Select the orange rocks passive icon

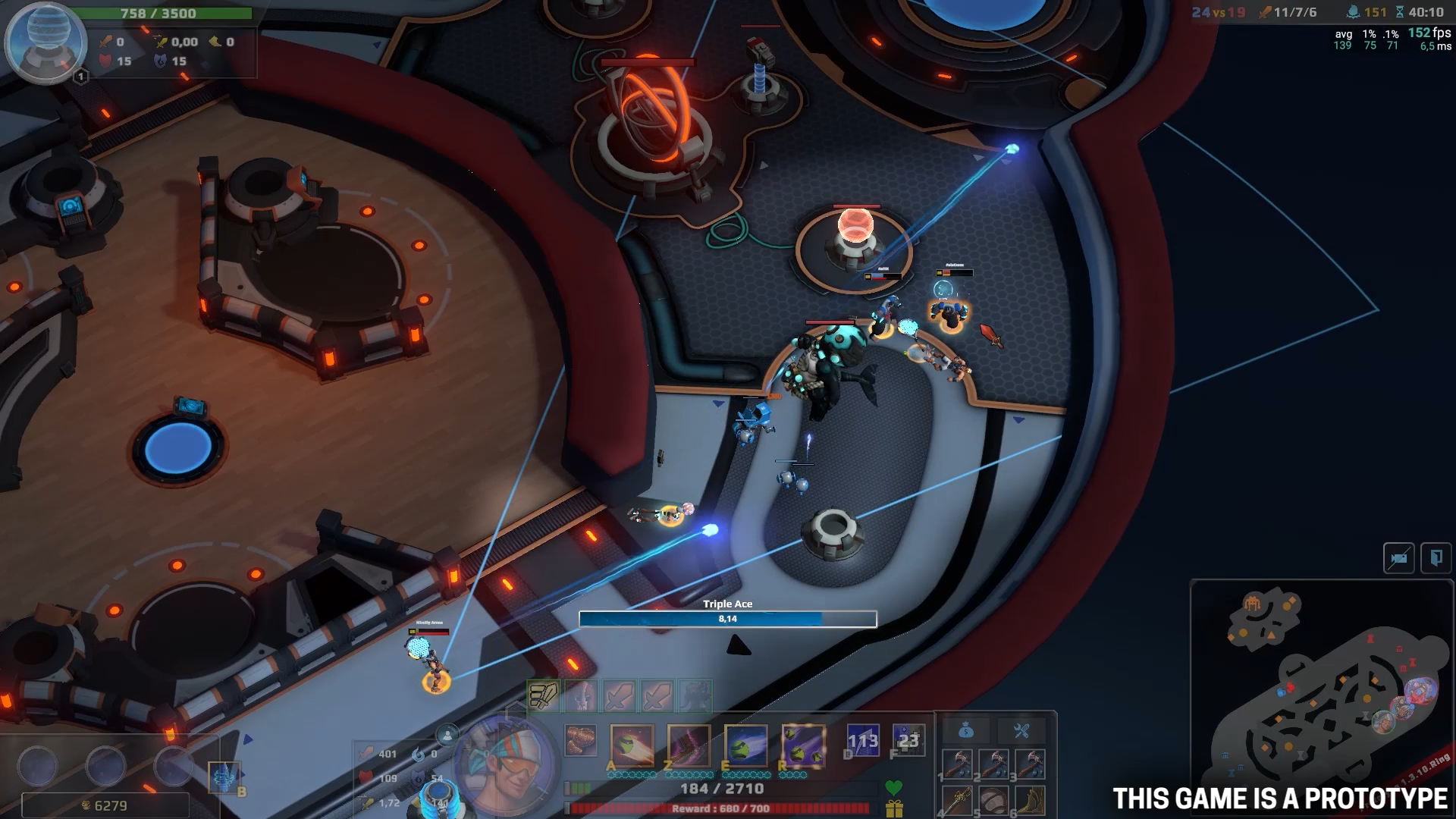[581, 741]
